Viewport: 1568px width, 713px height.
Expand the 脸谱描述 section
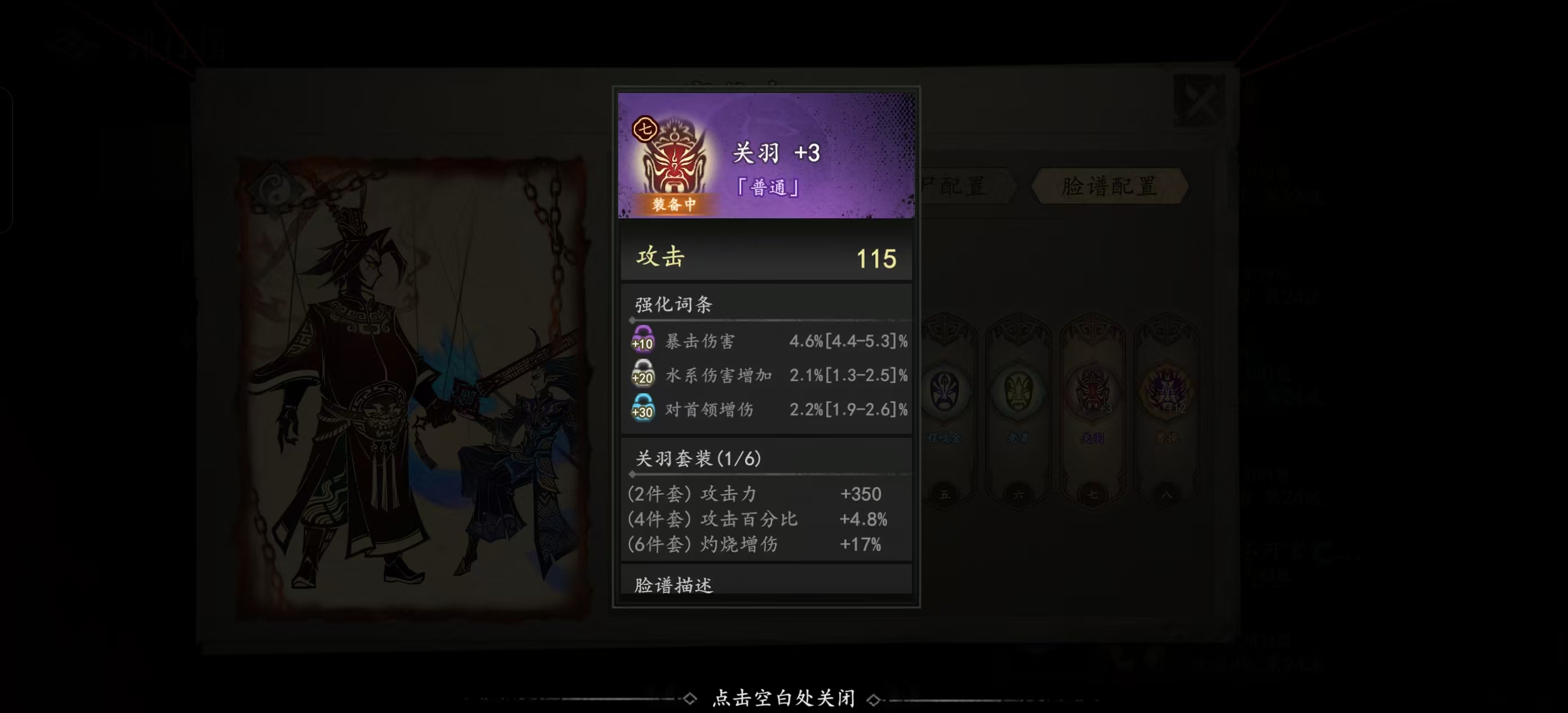(676, 583)
